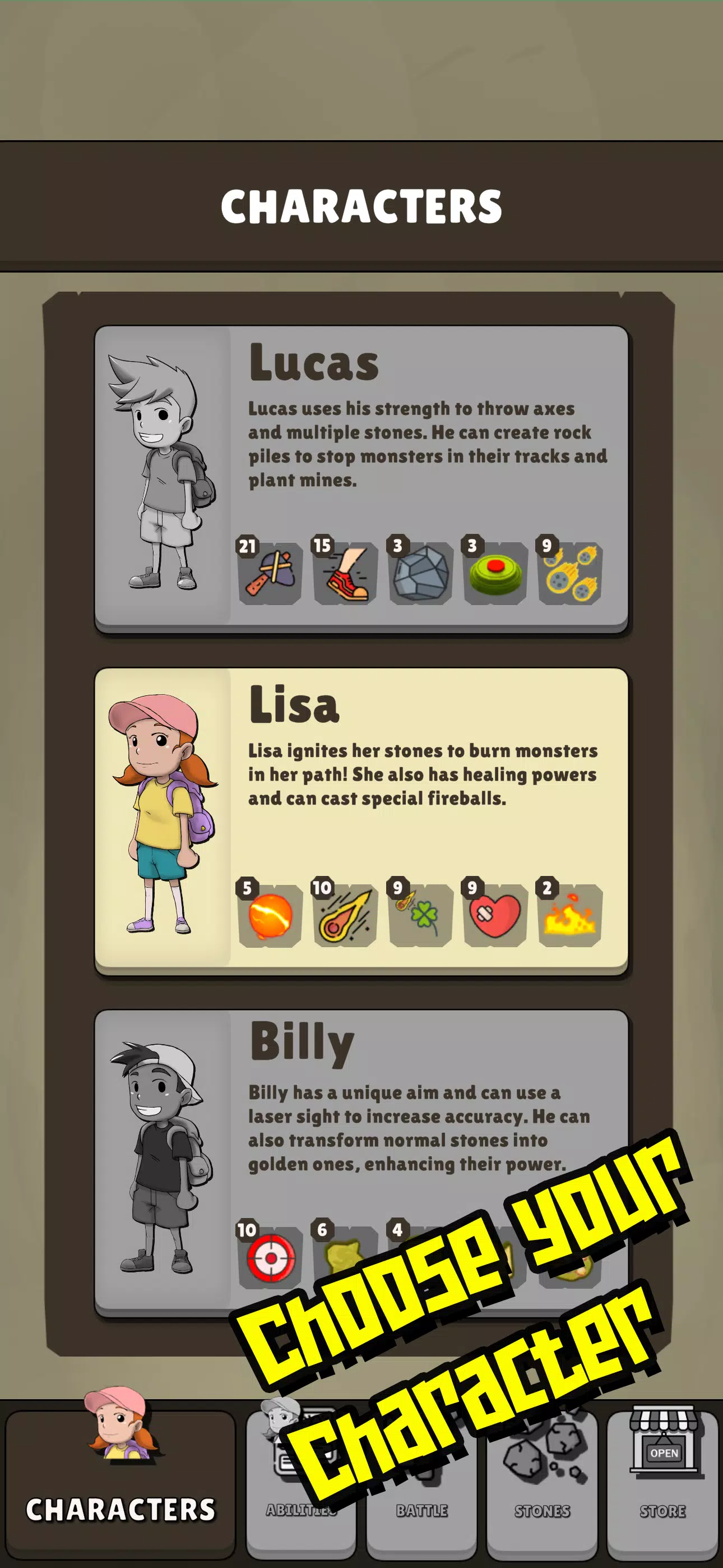Click Lisa's fire flames ability icon
This screenshot has height=1568, width=723.
pos(570,915)
